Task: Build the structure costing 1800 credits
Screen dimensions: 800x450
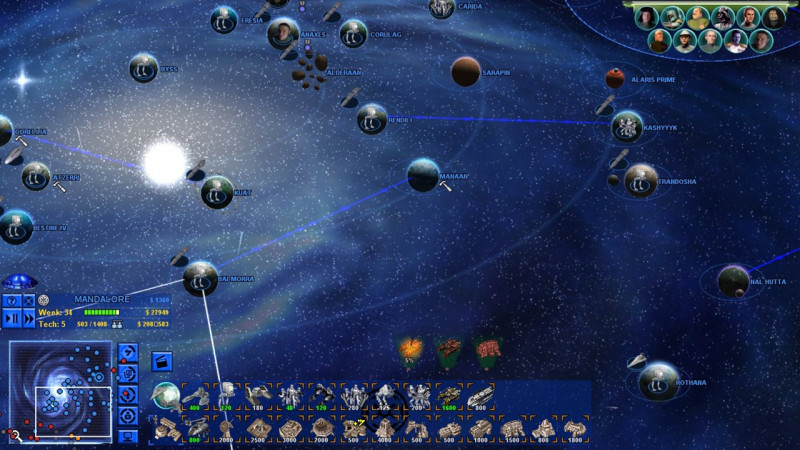Action: [575, 430]
